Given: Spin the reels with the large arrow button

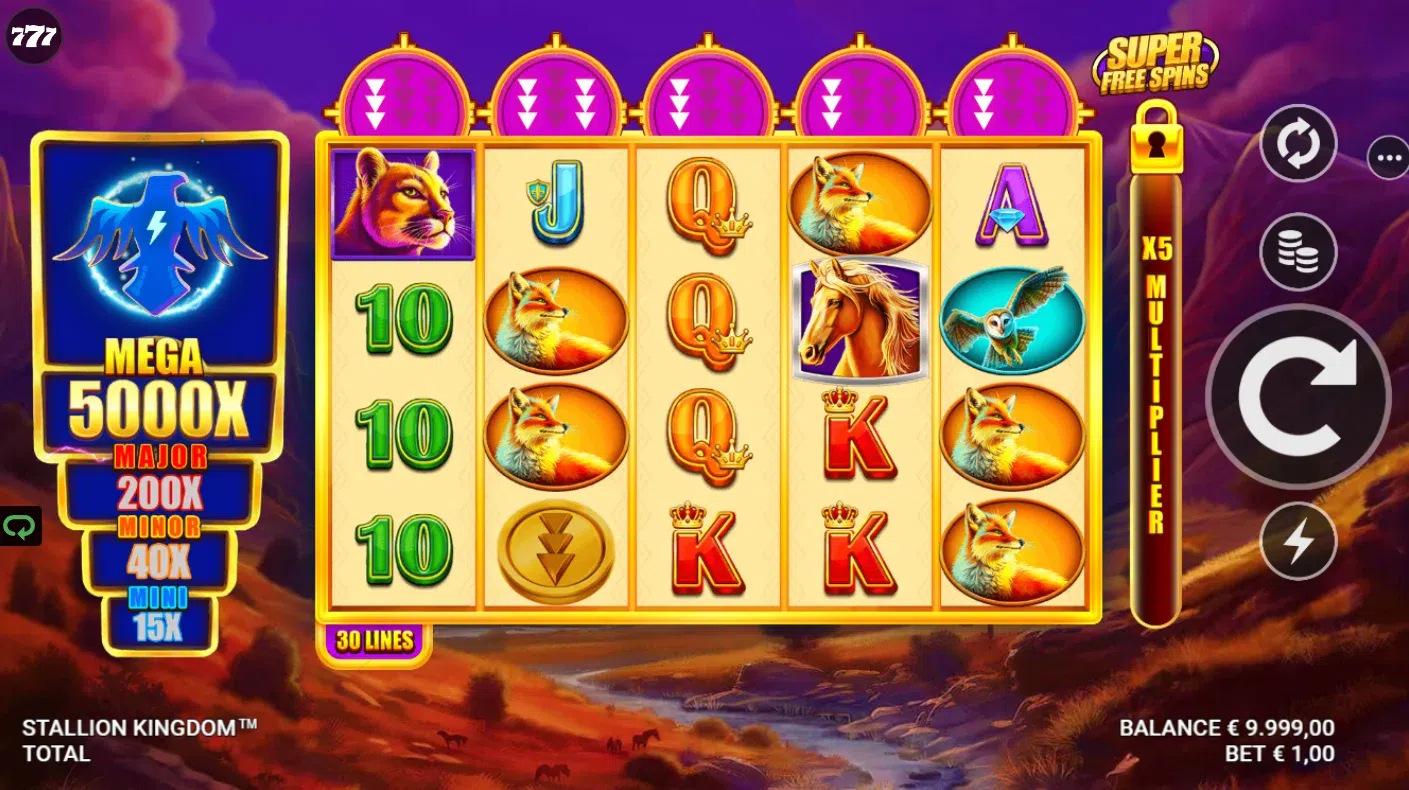Looking at the screenshot, I should click(1297, 397).
